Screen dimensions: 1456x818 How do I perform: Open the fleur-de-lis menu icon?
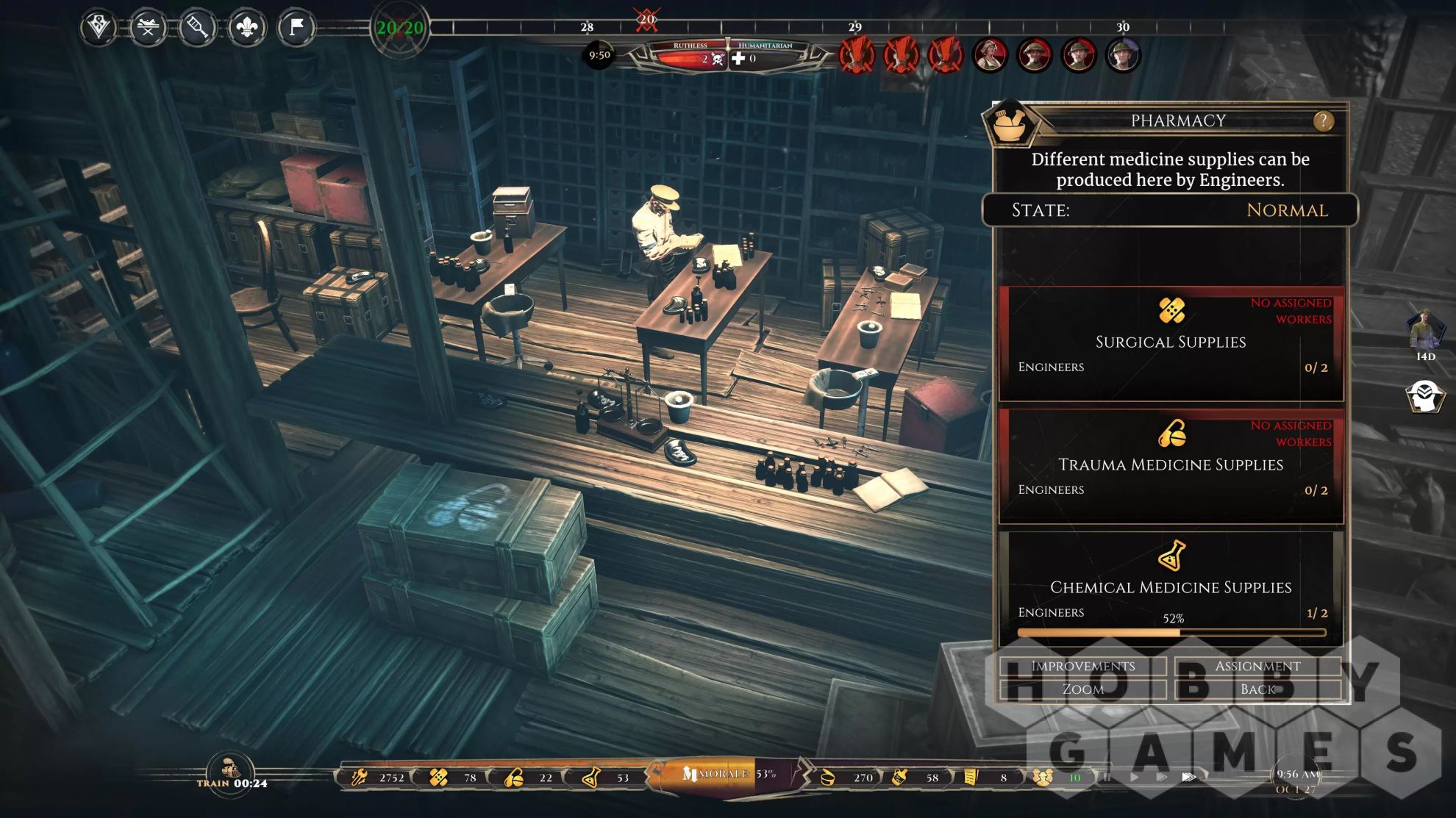click(x=246, y=29)
